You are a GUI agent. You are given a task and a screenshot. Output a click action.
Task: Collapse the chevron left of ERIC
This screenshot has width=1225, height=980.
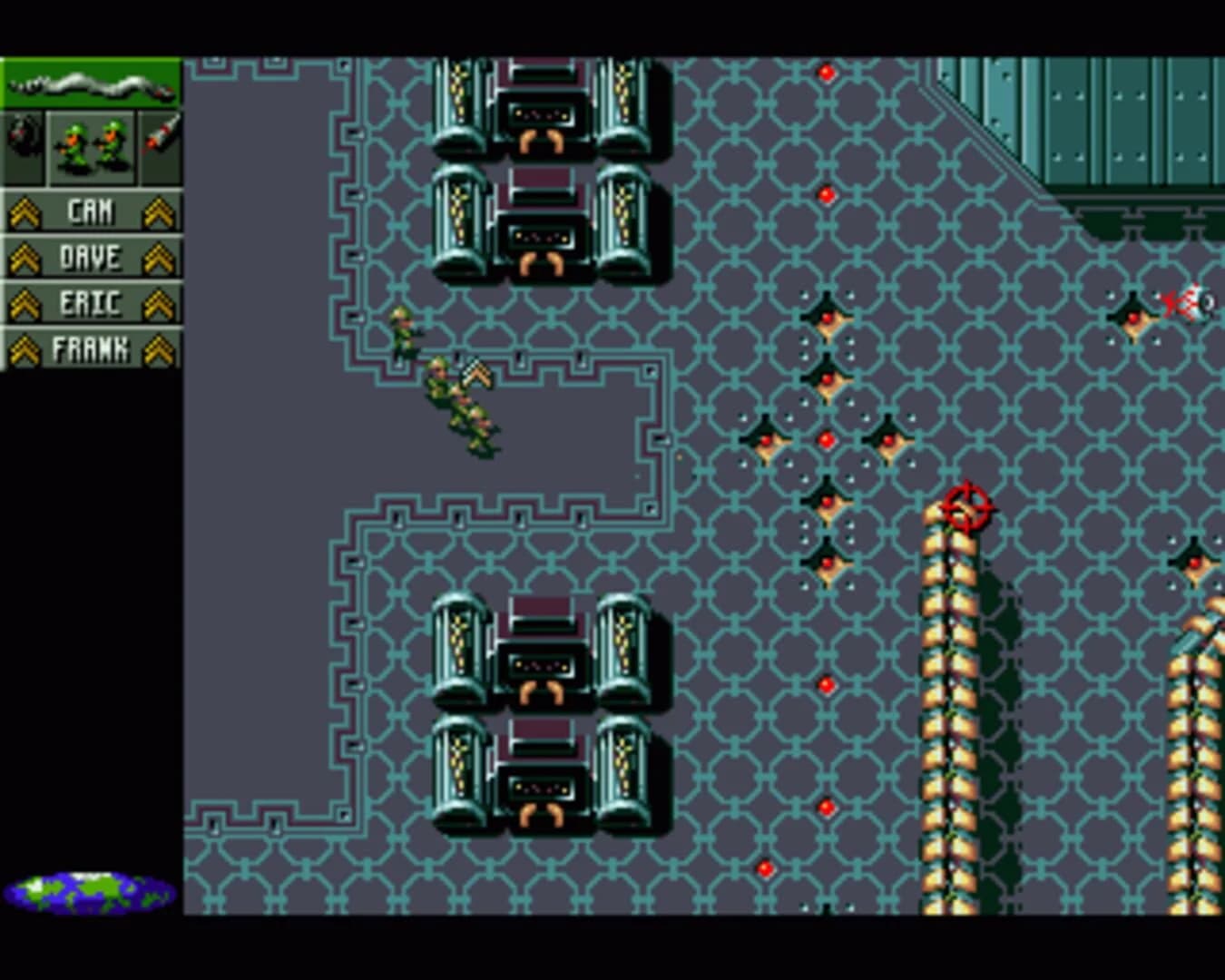[x=26, y=302]
